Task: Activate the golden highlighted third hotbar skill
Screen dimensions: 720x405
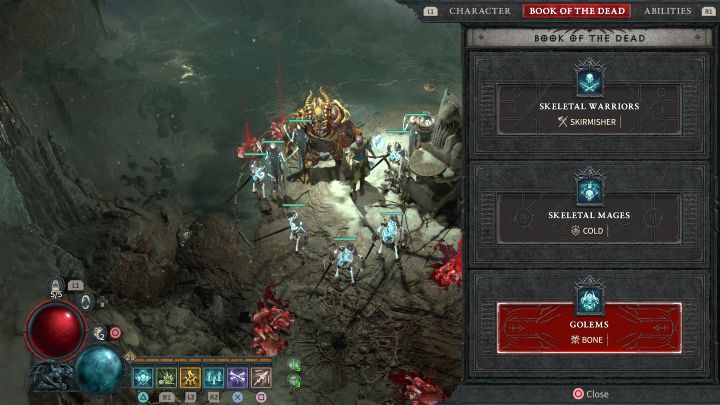Action: [190, 377]
